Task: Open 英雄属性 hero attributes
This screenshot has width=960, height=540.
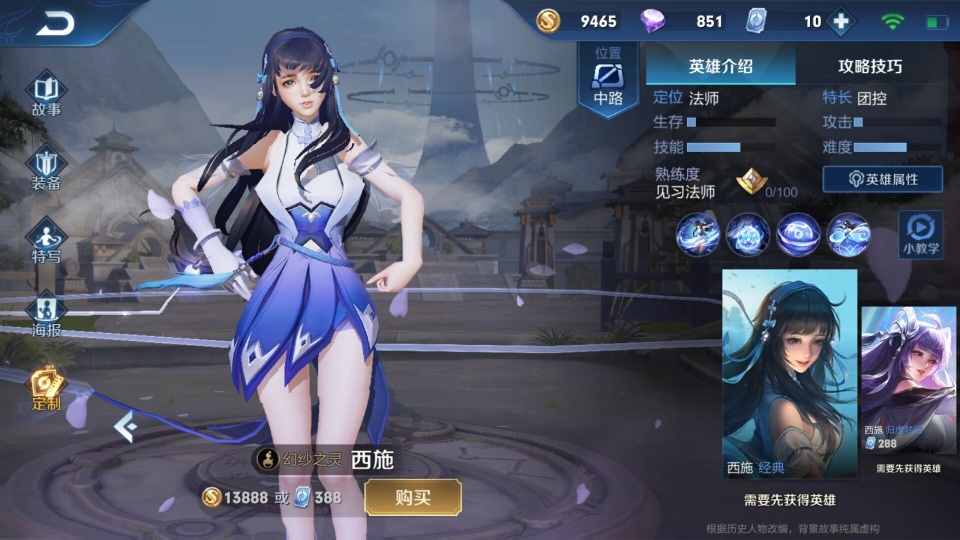Action: (x=882, y=179)
